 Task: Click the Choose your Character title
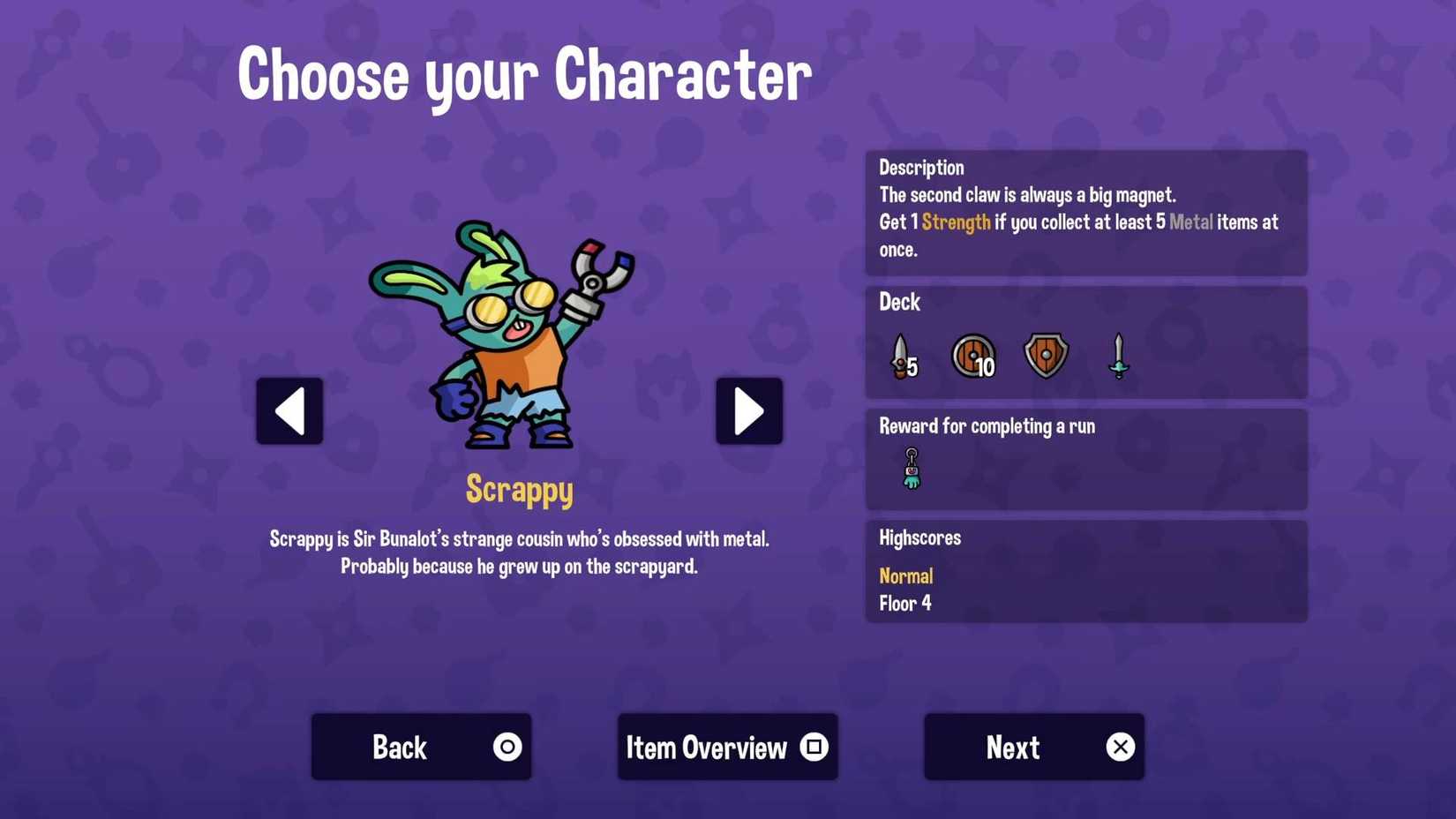(524, 75)
